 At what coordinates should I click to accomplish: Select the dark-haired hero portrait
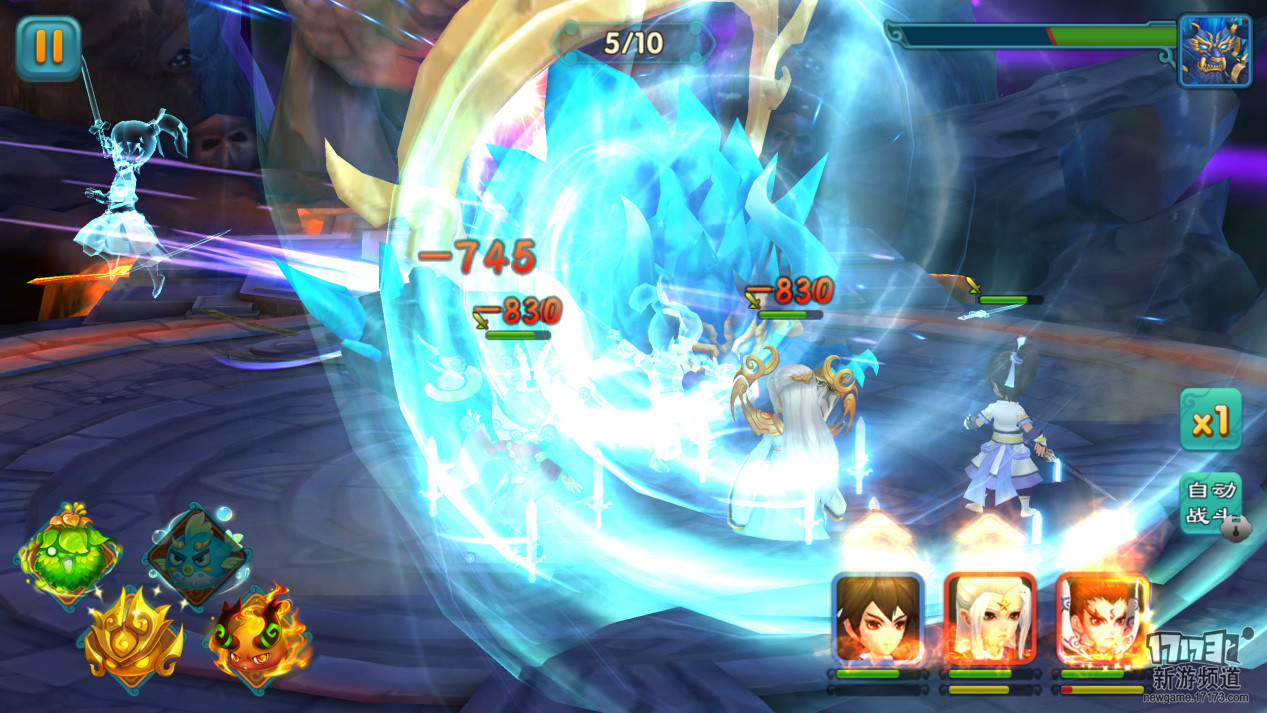[877, 619]
